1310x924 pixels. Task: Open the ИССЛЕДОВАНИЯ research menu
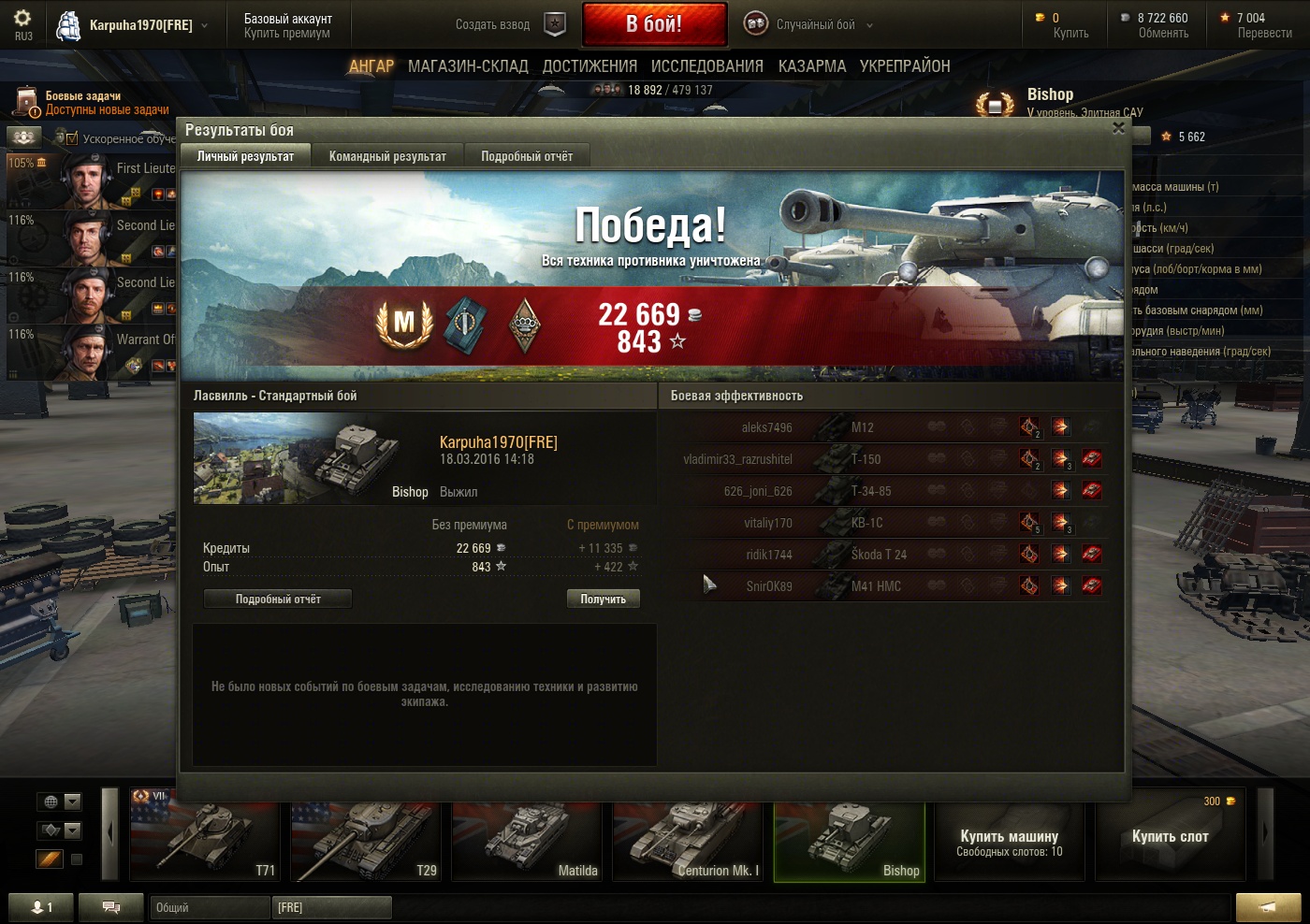(707, 66)
